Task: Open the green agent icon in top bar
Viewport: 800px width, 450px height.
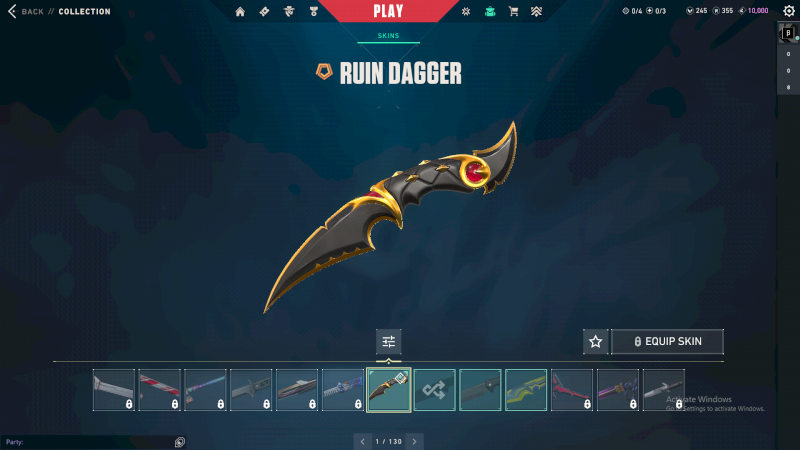Action: (490, 12)
